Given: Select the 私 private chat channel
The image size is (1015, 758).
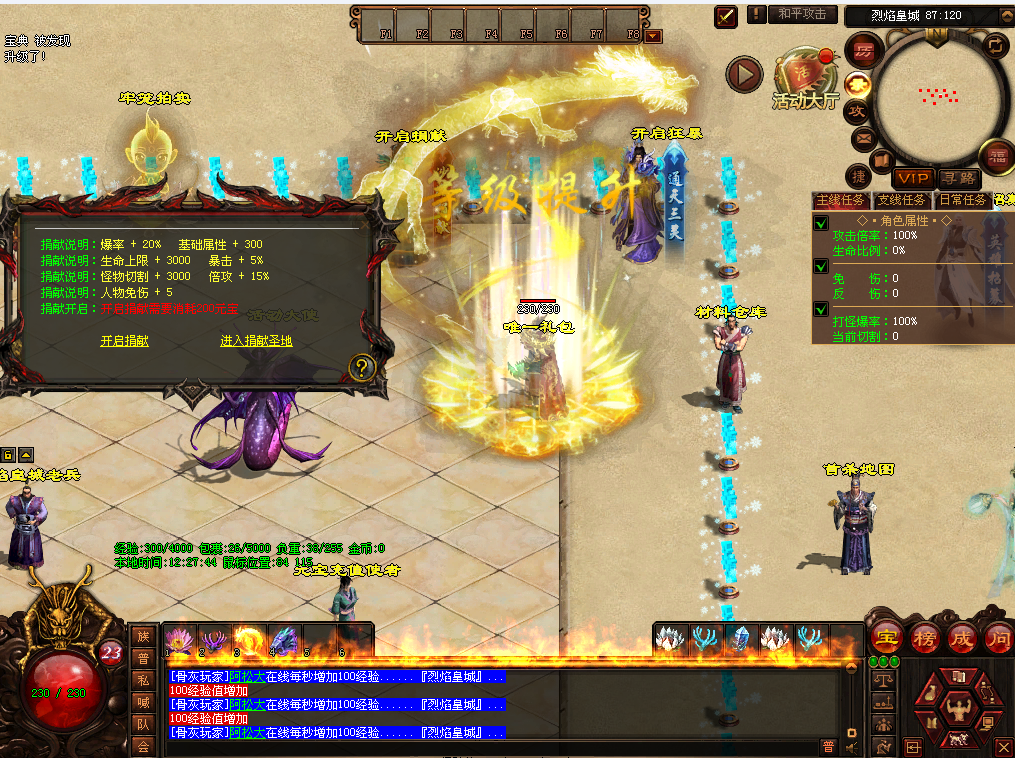Looking at the screenshot, I should [x=143, y=679].
